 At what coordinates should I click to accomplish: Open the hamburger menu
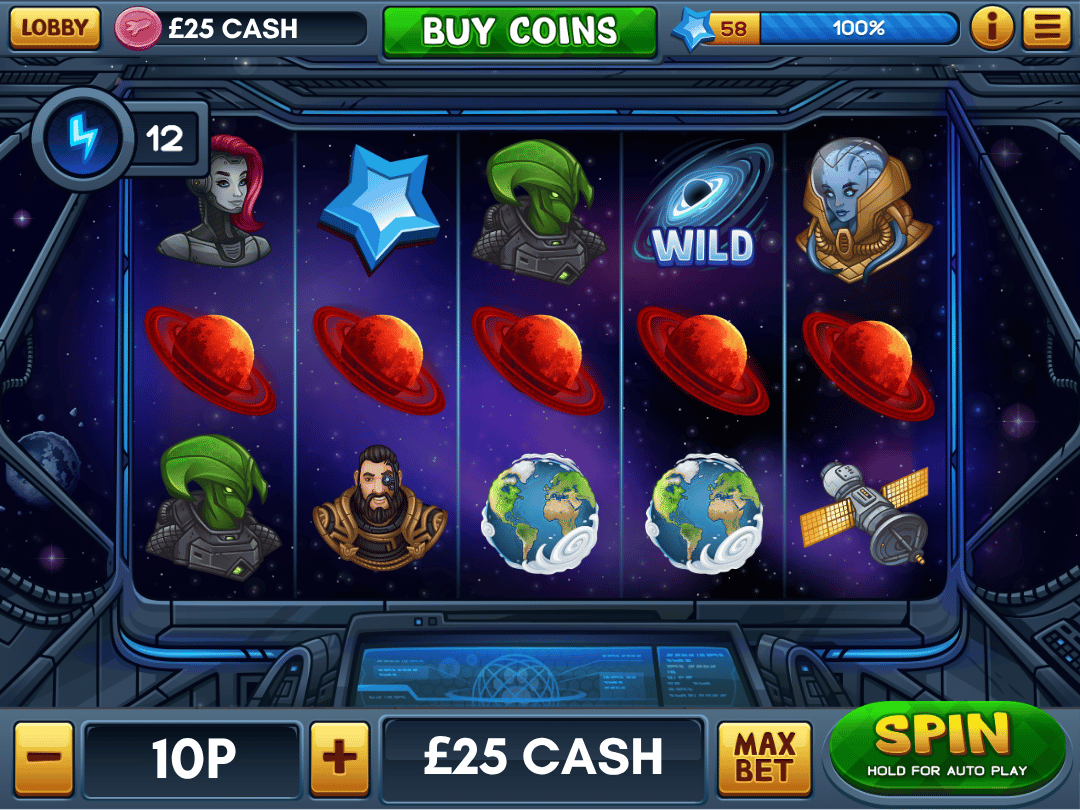point(1046,28)
